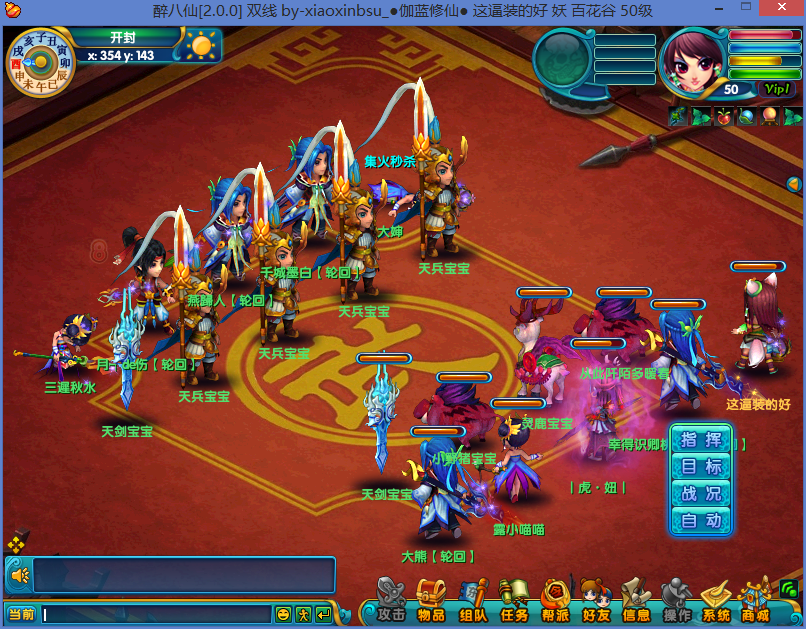This screenshot has width=806, height=629.
Task: Select the 目标 (Target) battle button
Action: (x=701, y=467)
